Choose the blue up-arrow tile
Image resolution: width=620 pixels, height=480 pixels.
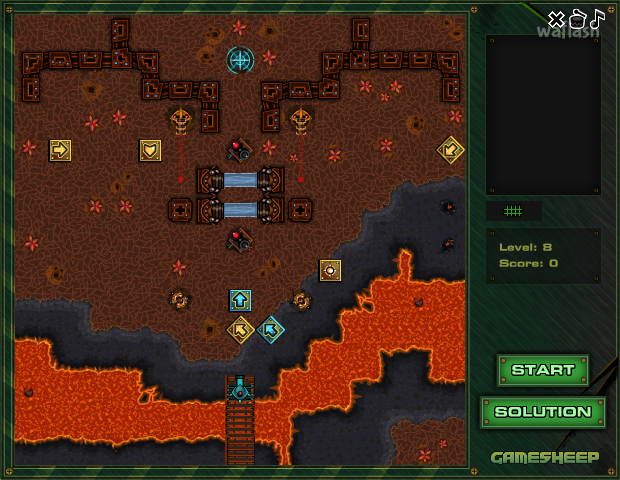pyautogui.click(x=240, y=300)
